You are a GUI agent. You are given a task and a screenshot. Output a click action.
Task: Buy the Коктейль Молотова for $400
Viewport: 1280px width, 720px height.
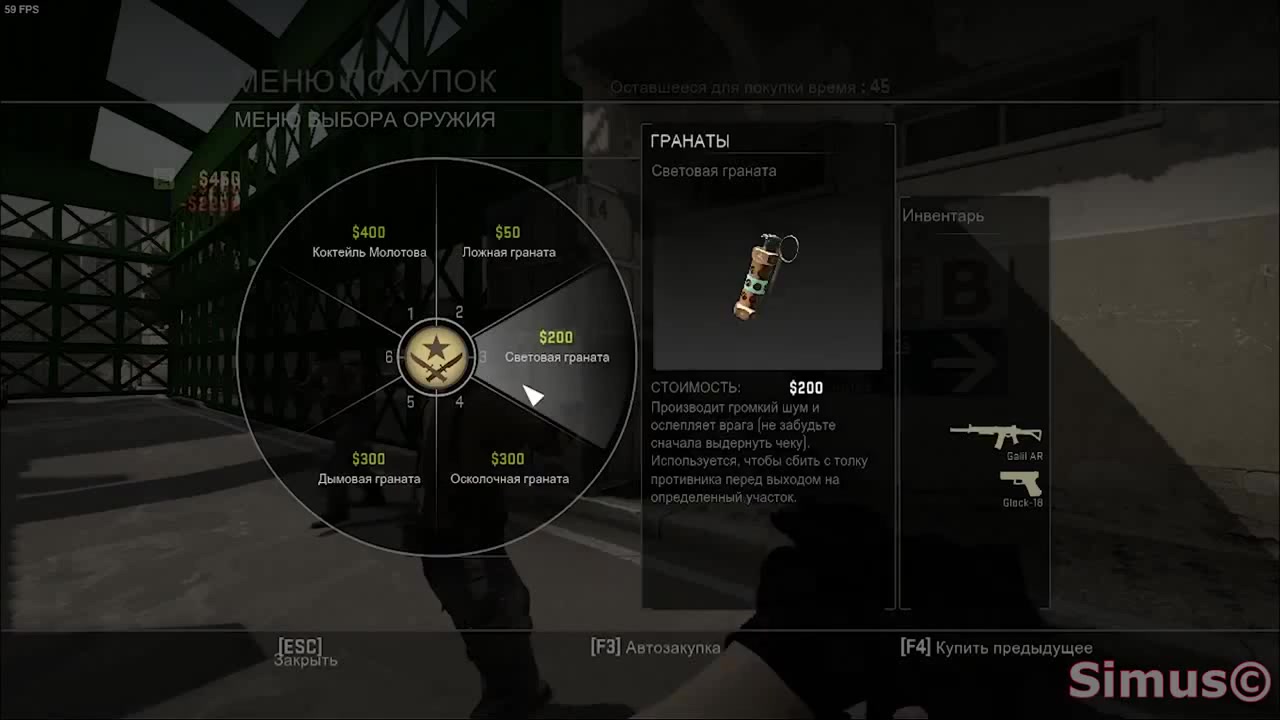[368, 243]
